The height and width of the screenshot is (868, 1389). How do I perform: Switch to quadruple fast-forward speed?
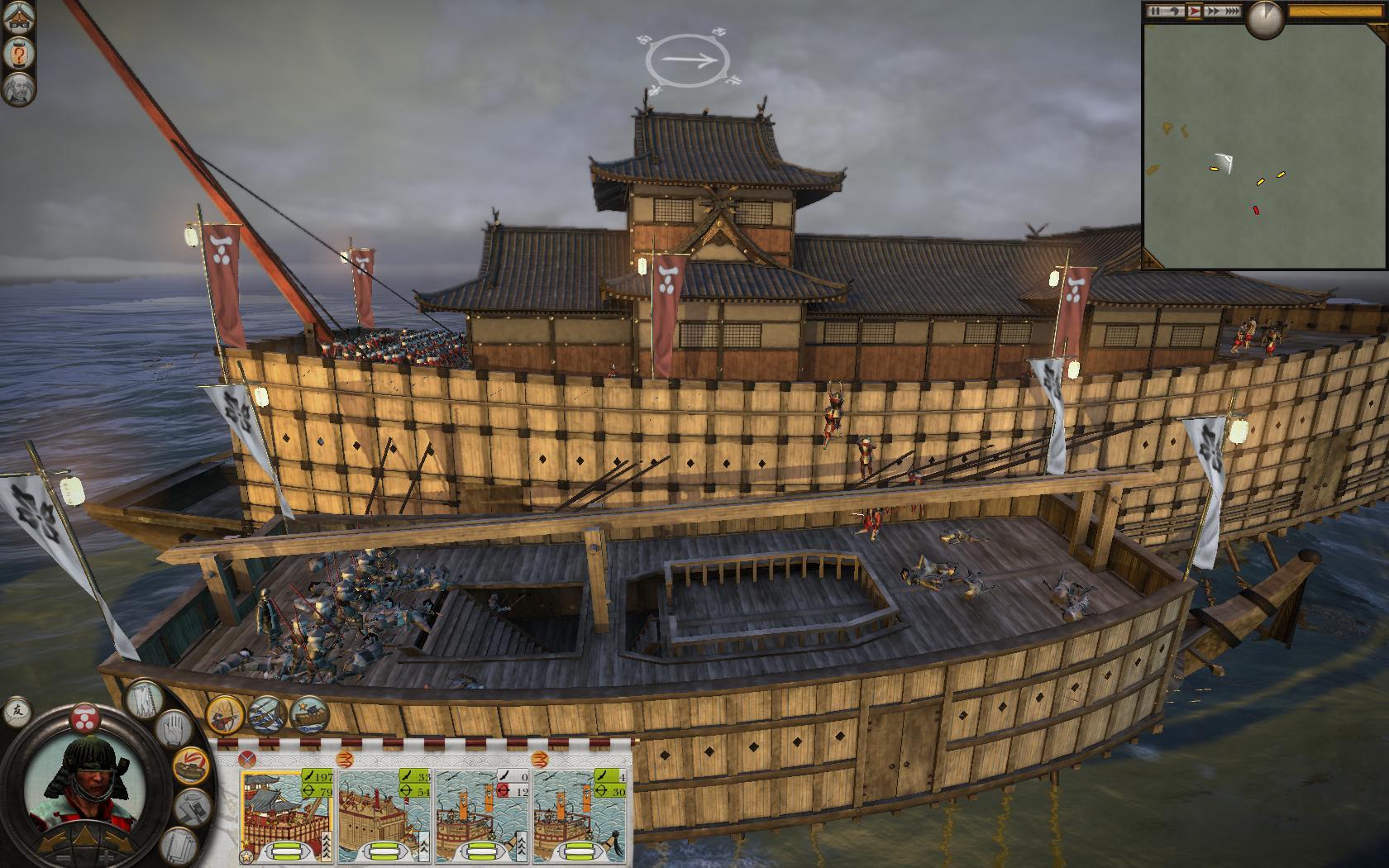point(1232,12)
